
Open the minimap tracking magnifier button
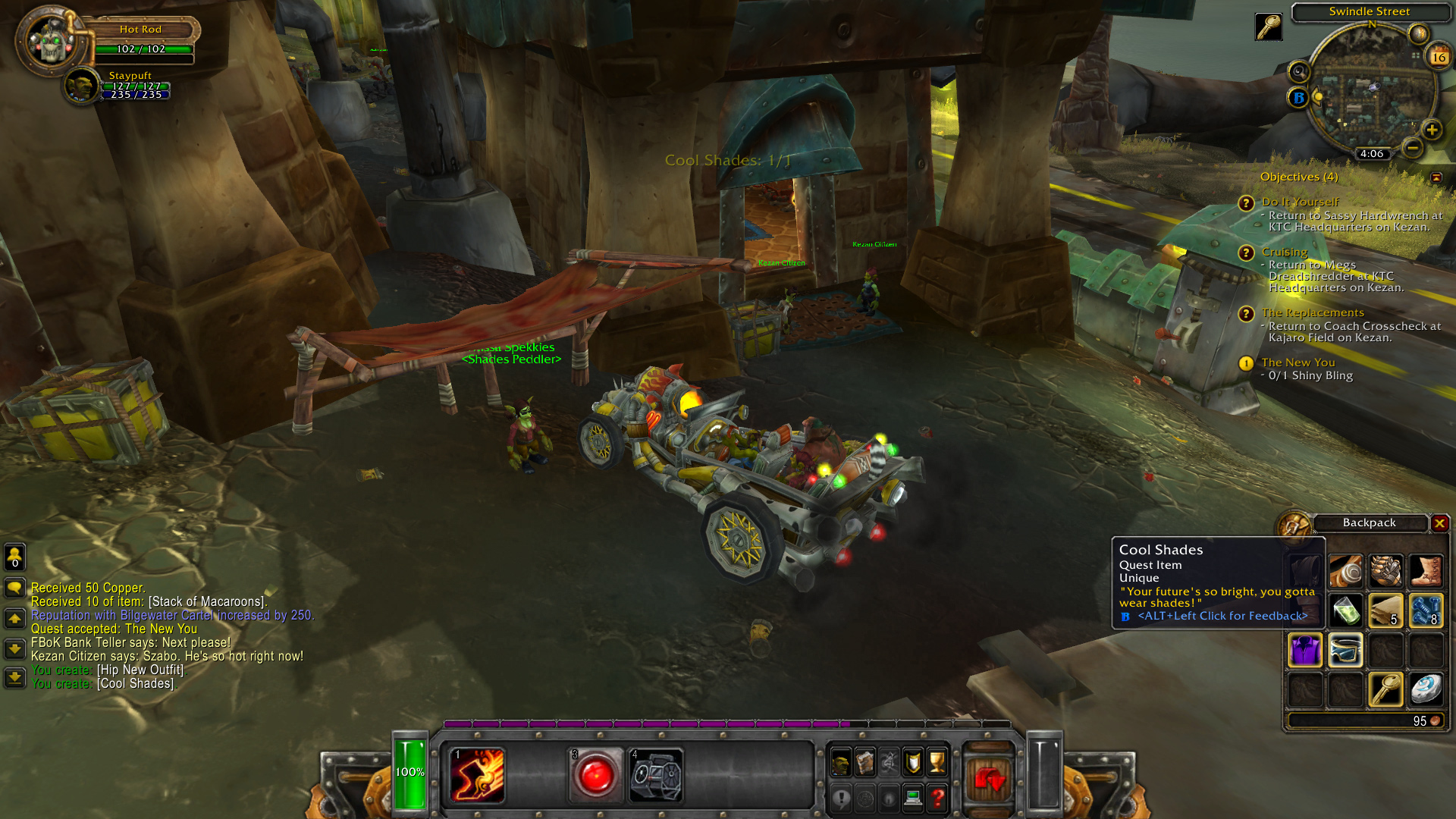coord(1299,72)
